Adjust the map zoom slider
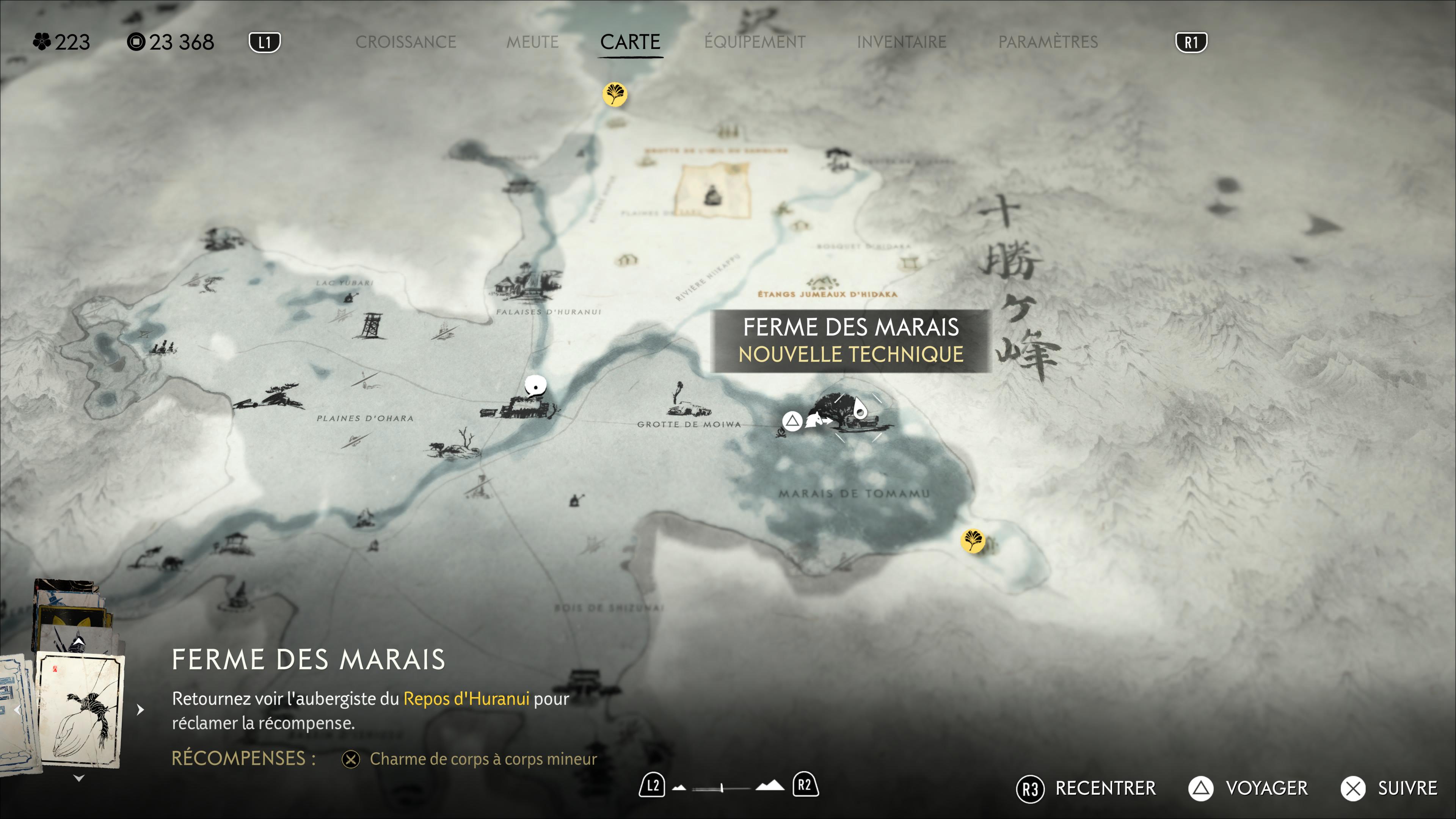This screenshot has height=819, width=1456. point(722,787)
